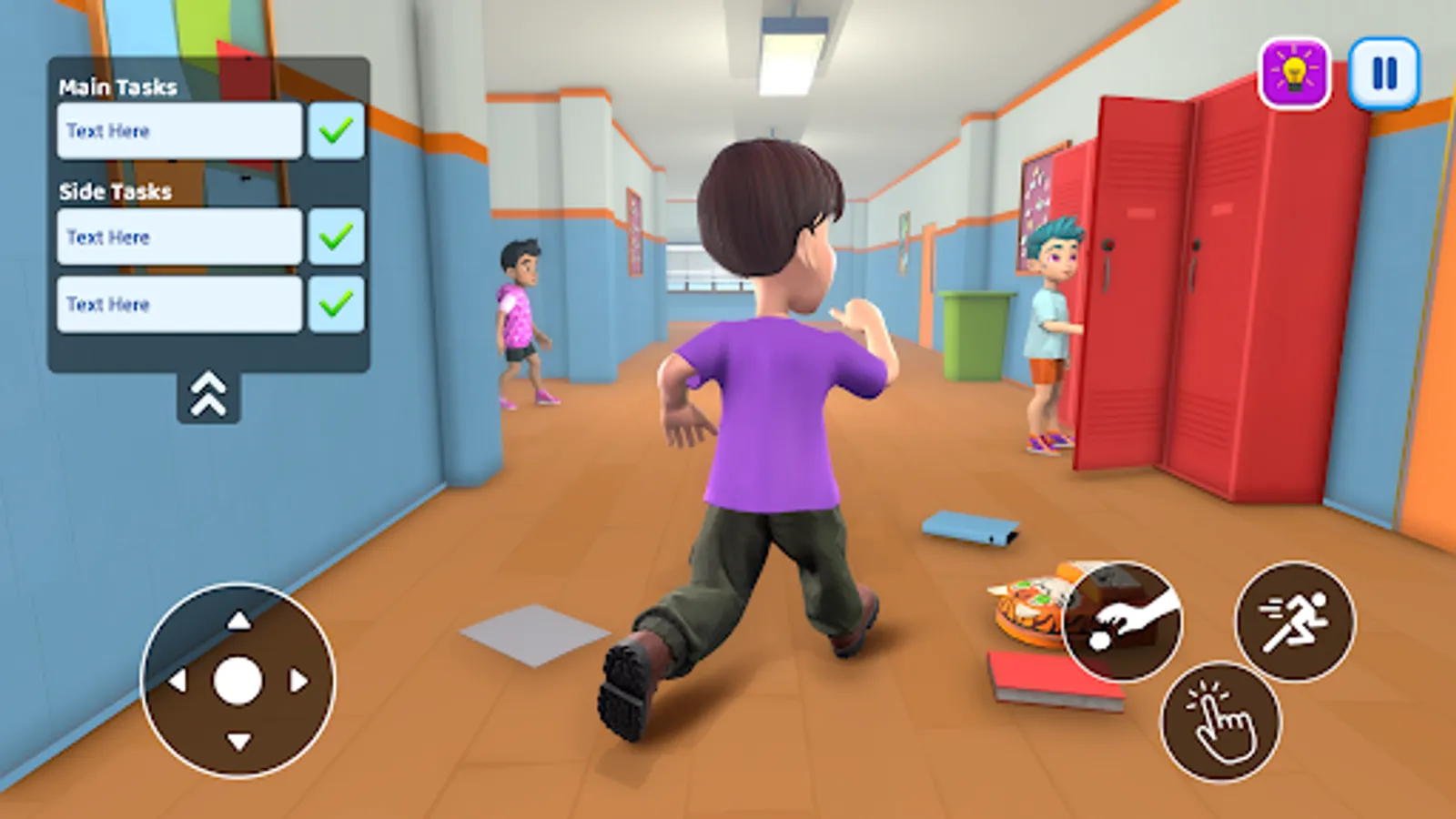The width and height of the screenshot is (1456, 819).
Task: Click the first Side Tasks 'Text Here' field
Action: pyautogui.click(x=178, y=237)
